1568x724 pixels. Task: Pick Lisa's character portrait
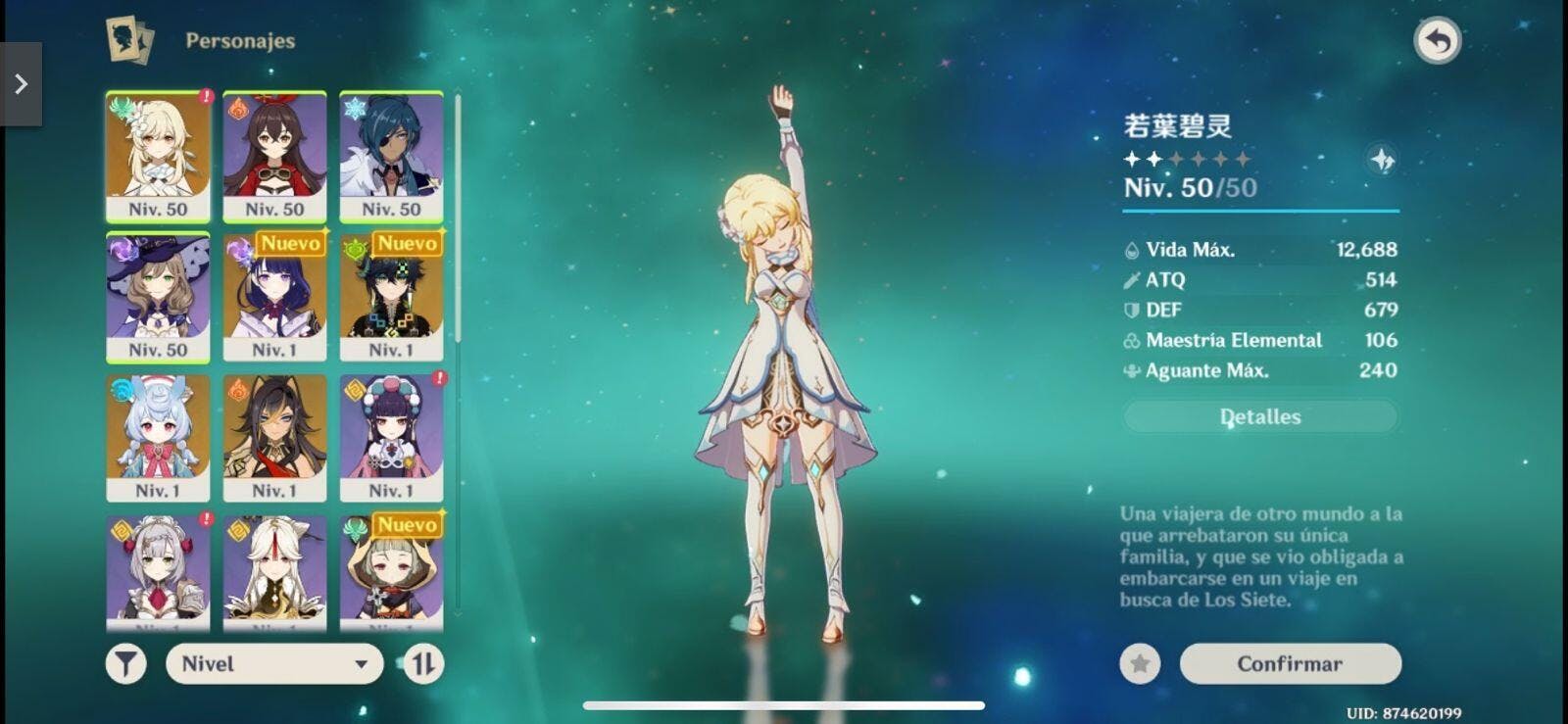click(158, 298)
